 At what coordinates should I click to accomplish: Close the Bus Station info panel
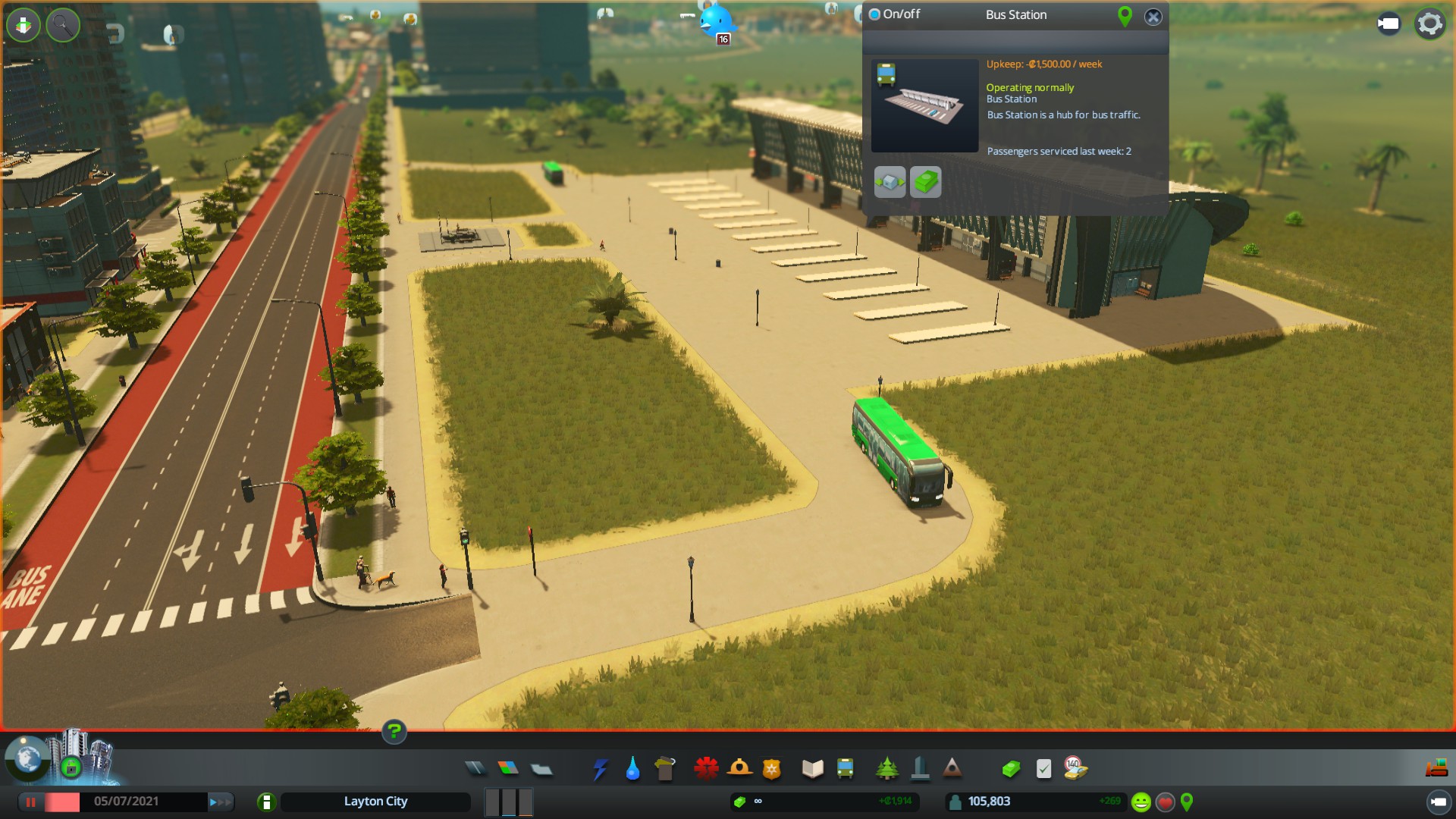pyautogui.click(x=1153, y=17)
